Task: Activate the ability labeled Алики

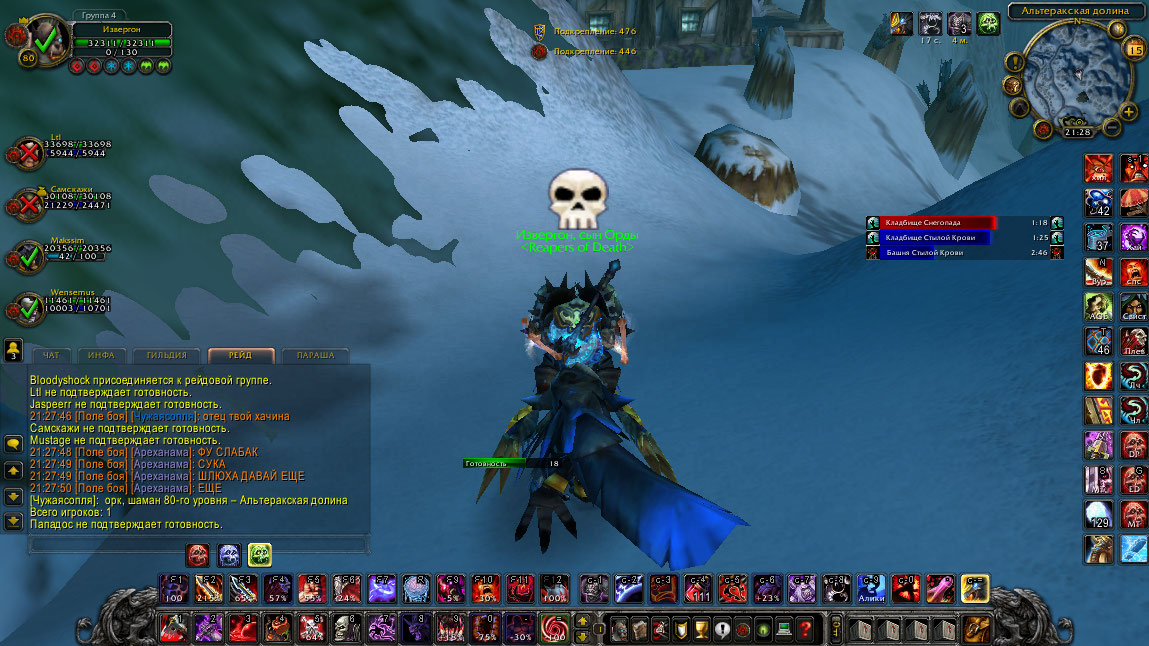Action: coord(870,588)
